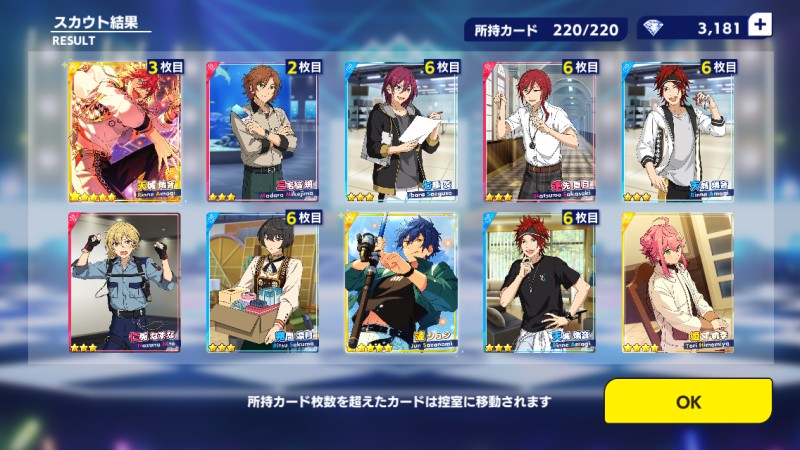Choose the Tori Himemiya card
Screen dimensions: 800x450
coord(678,283)
